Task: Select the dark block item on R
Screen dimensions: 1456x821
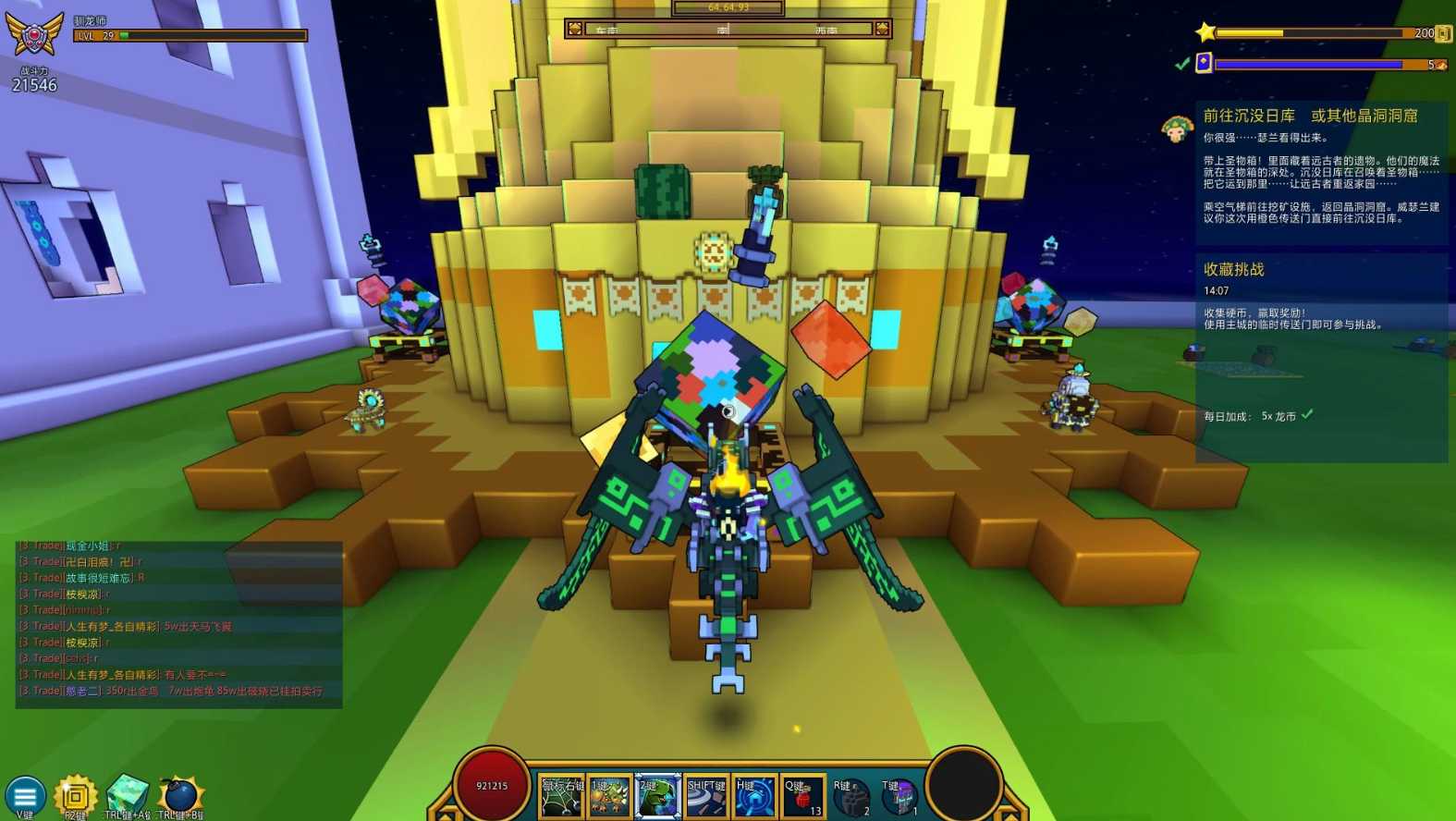Action: pos(851,797)
